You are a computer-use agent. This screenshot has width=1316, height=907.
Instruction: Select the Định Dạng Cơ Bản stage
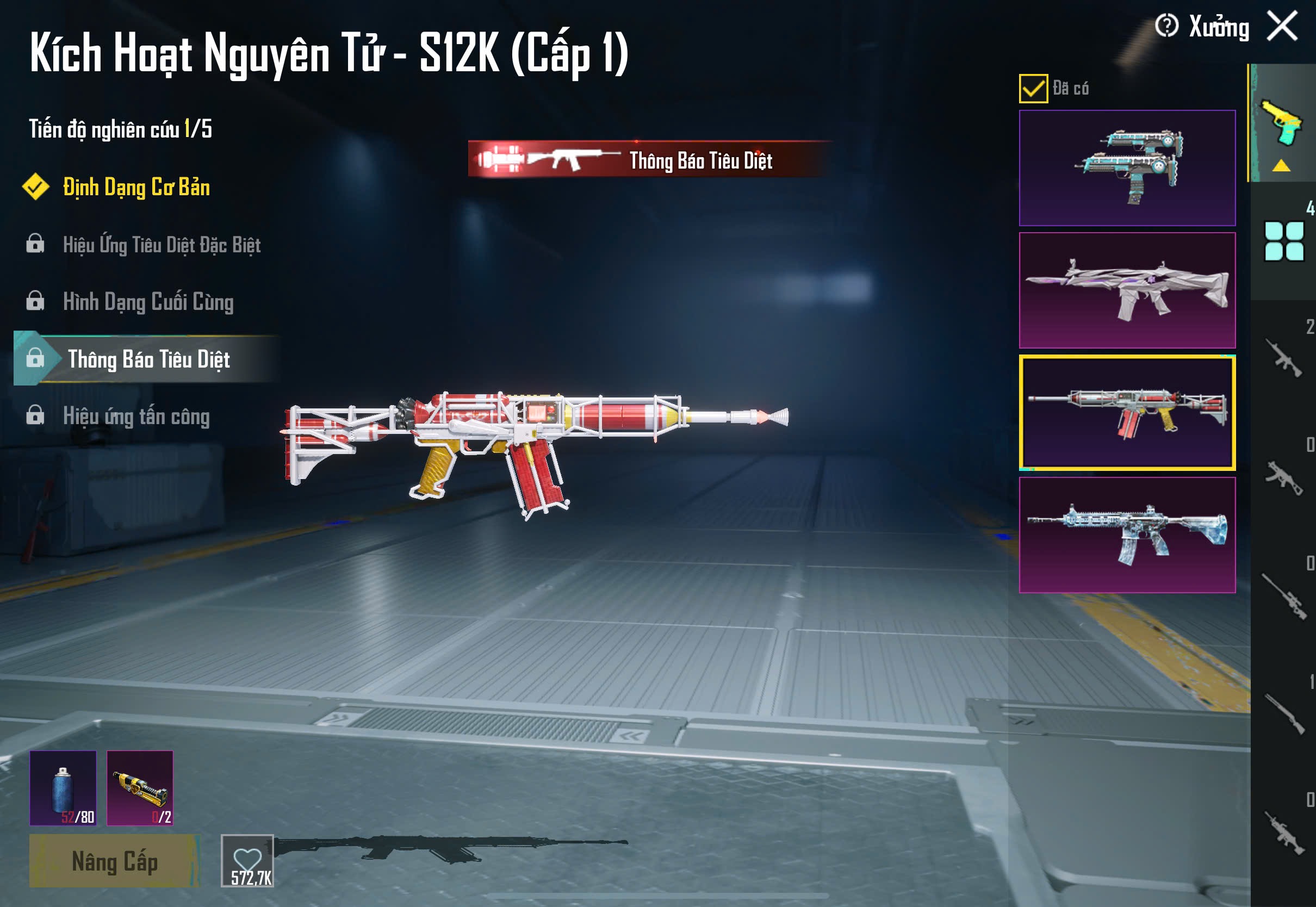tap(136, 188)
